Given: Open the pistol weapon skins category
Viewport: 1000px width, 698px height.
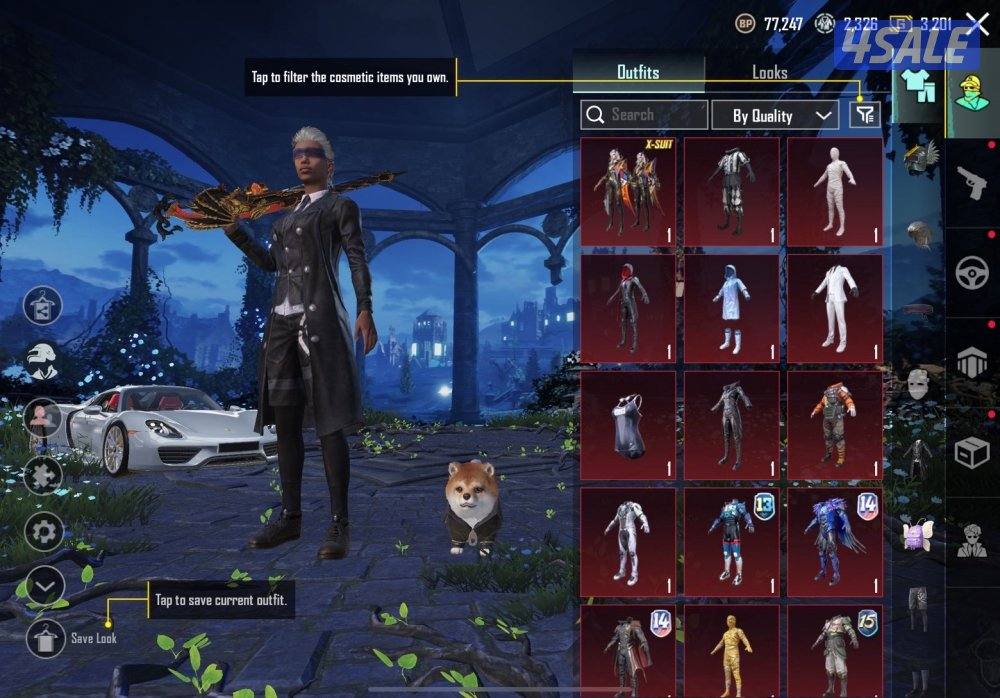Looking at the screenshot, I should tap(971, 183).
